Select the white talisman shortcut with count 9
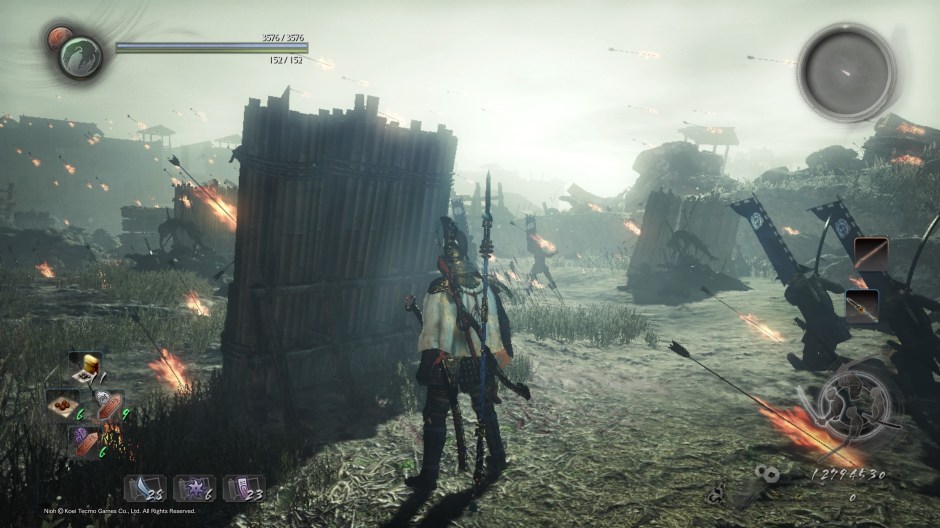 coord(108,405)
